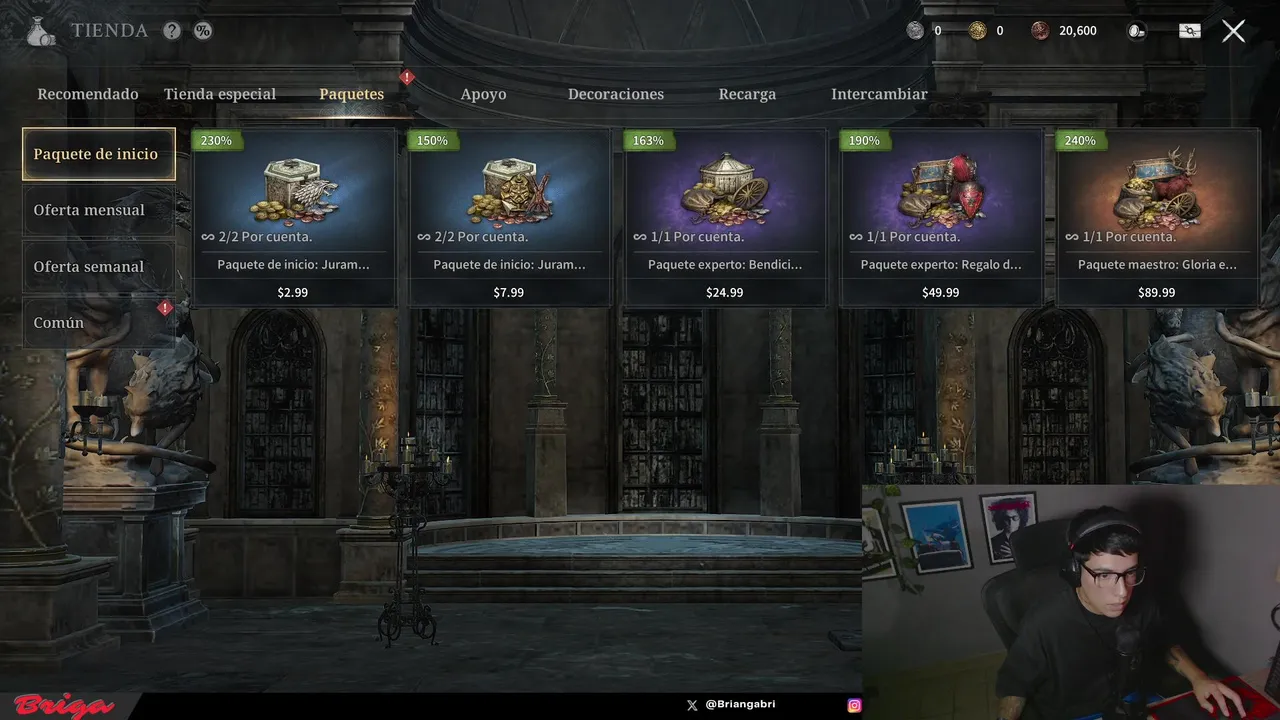
Task: Go to the Apoyo tab
Action: pos(483,94)
